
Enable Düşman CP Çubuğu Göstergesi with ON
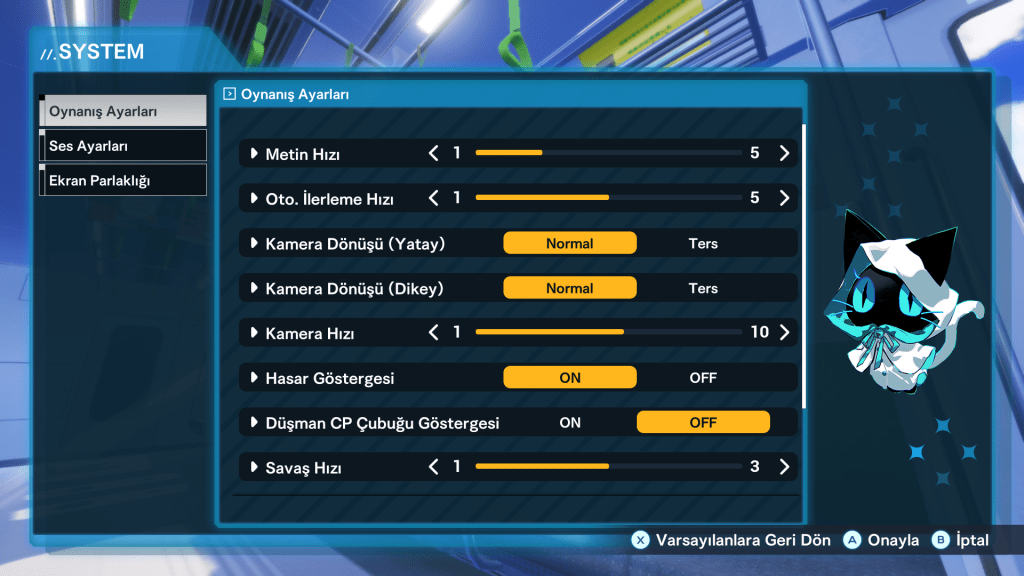pyautogui.click(x=570, y=422)
